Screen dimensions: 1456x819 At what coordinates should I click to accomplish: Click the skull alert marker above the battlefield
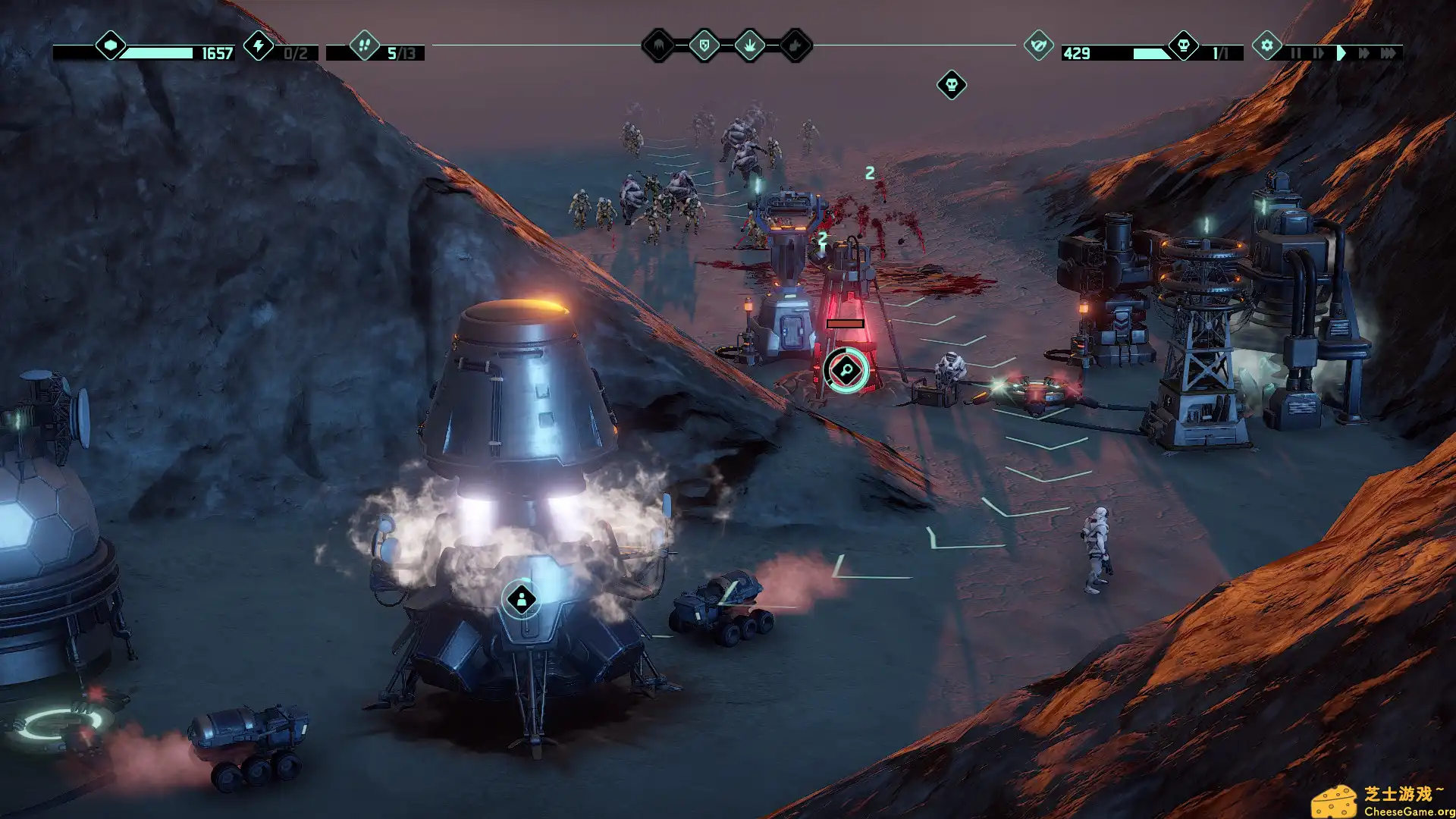click(x=950, y=85)
